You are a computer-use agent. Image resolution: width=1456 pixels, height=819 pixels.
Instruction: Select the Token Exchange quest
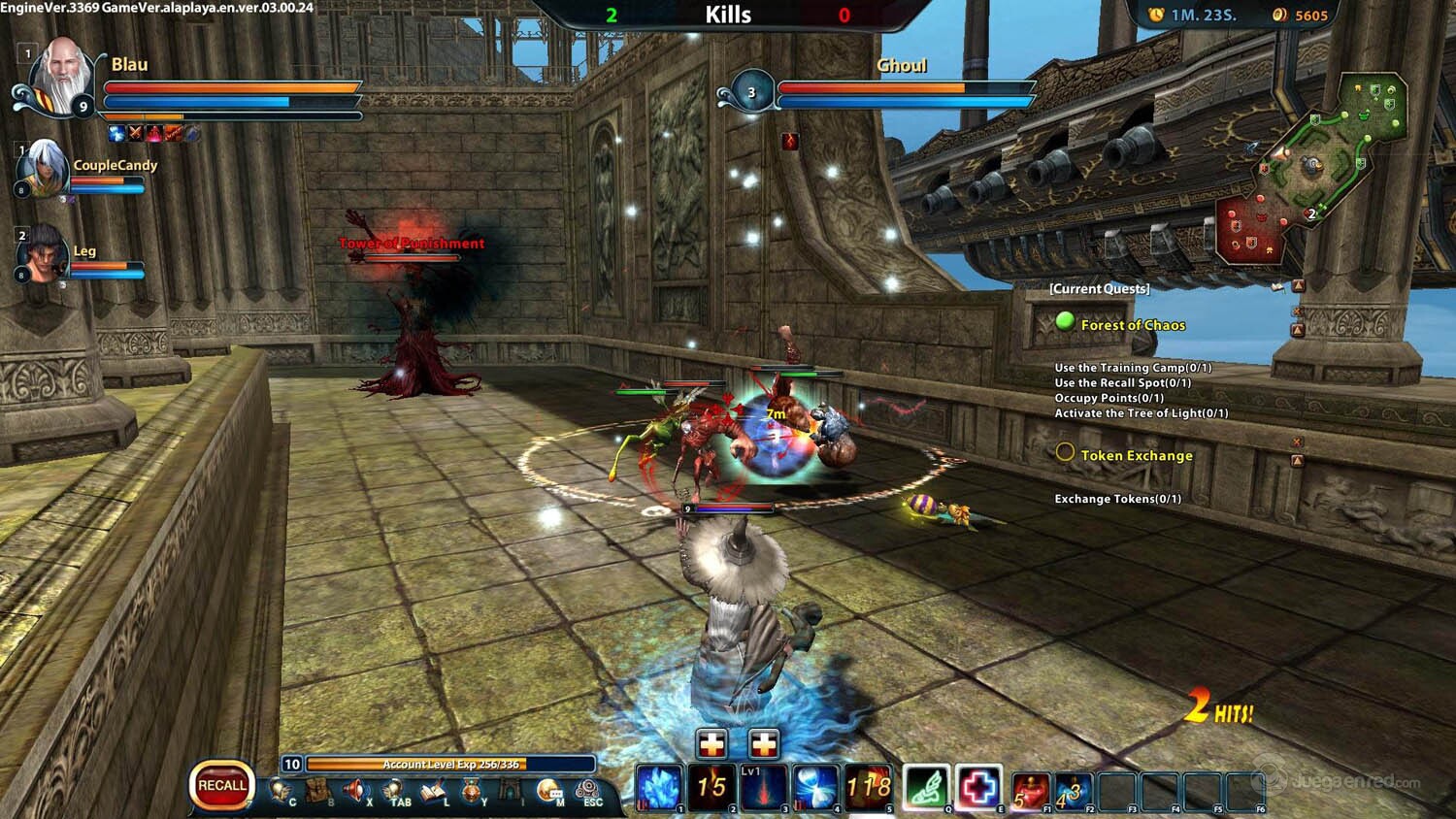(1136, 455)
